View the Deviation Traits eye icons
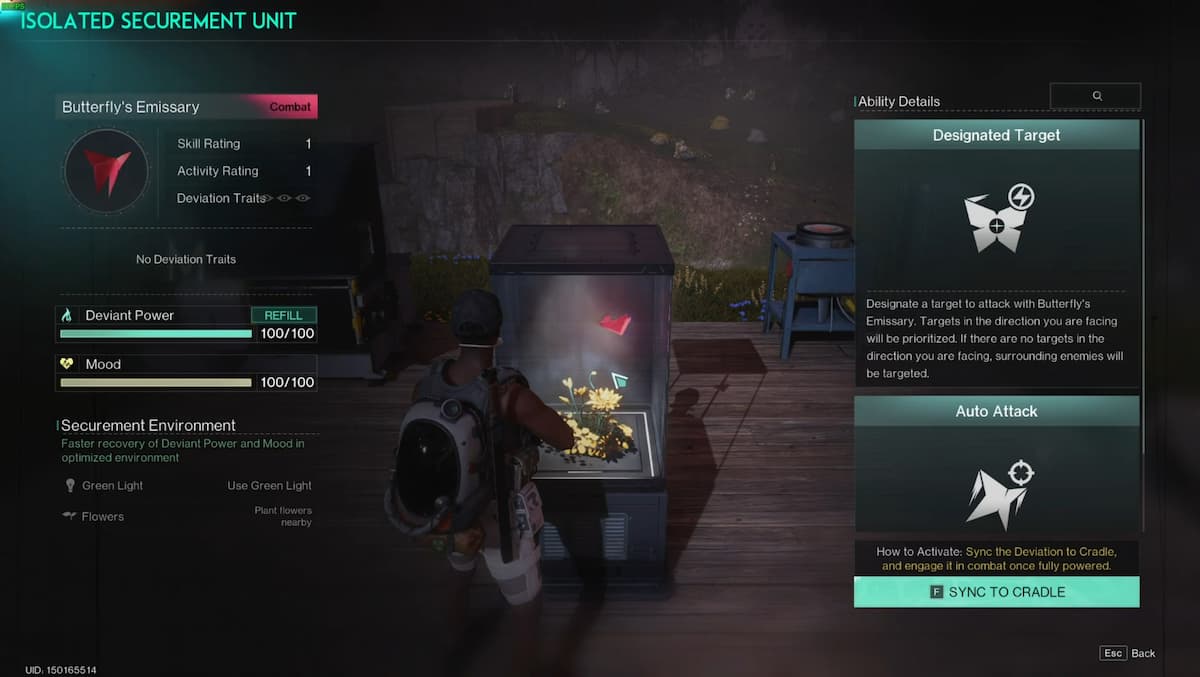The height and width of the screenshot is (677, 1200). 285,198
